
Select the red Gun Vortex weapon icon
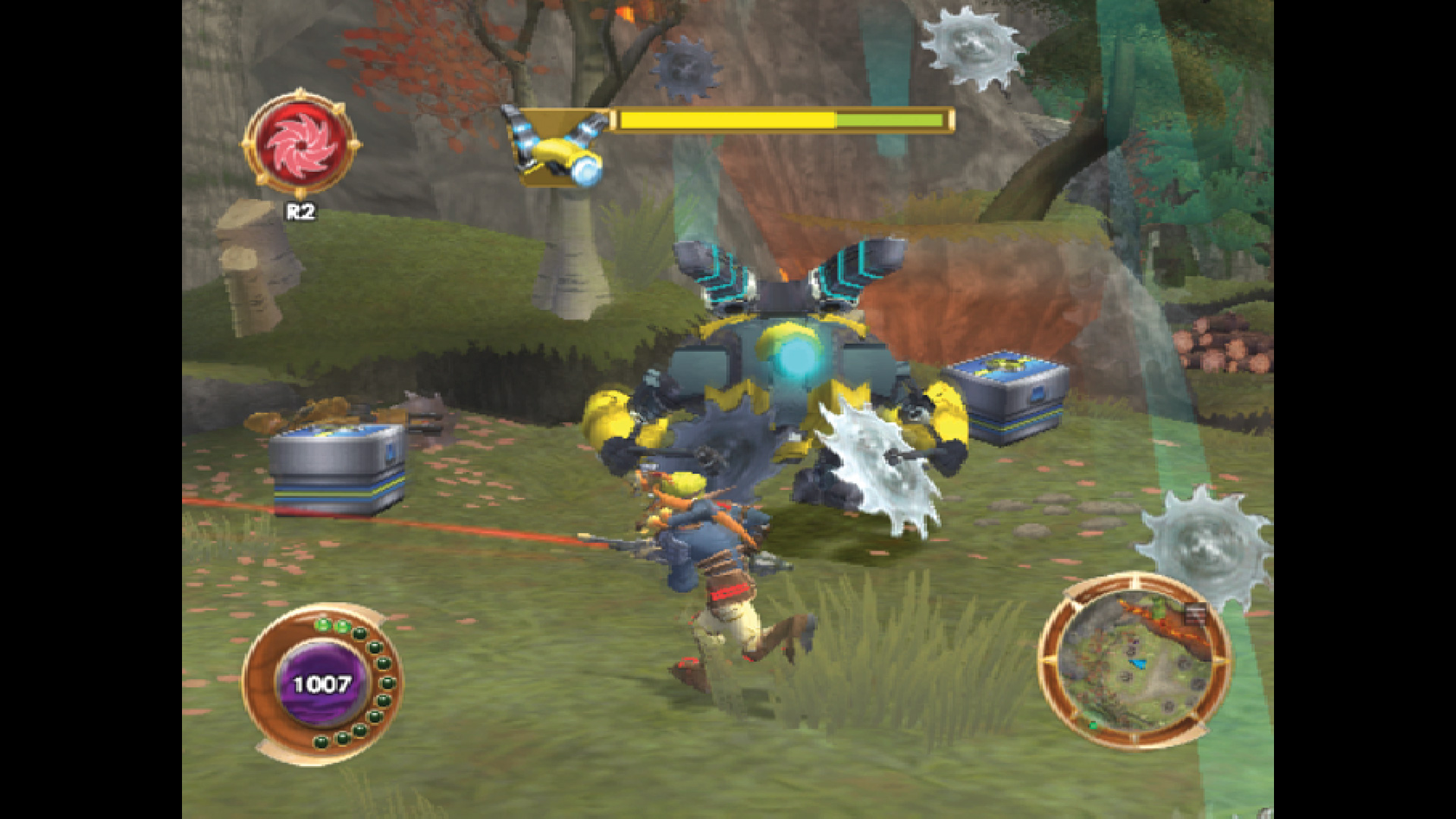pyautogui.click(x=301, y=144)
